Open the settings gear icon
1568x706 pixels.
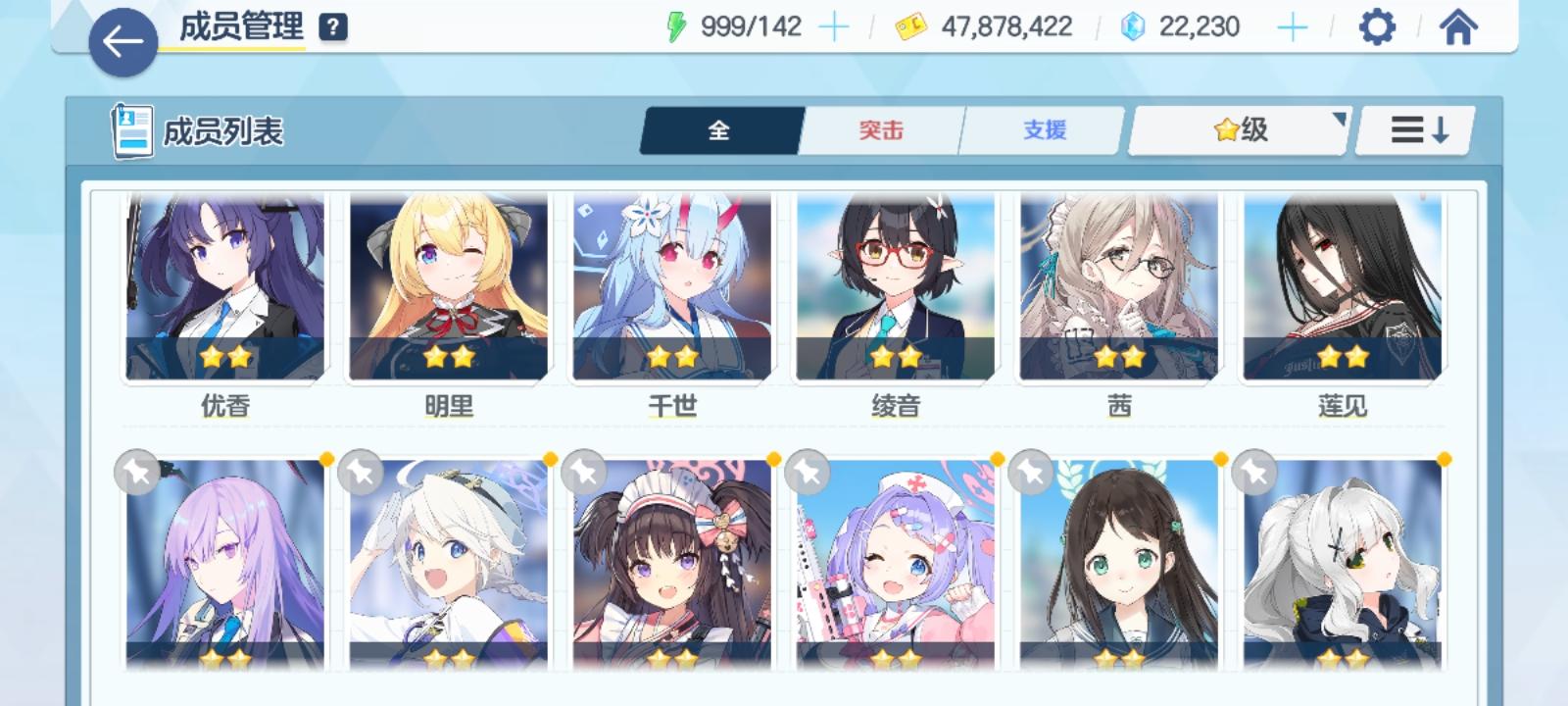pyautogui.click(x=1378, y=27)
